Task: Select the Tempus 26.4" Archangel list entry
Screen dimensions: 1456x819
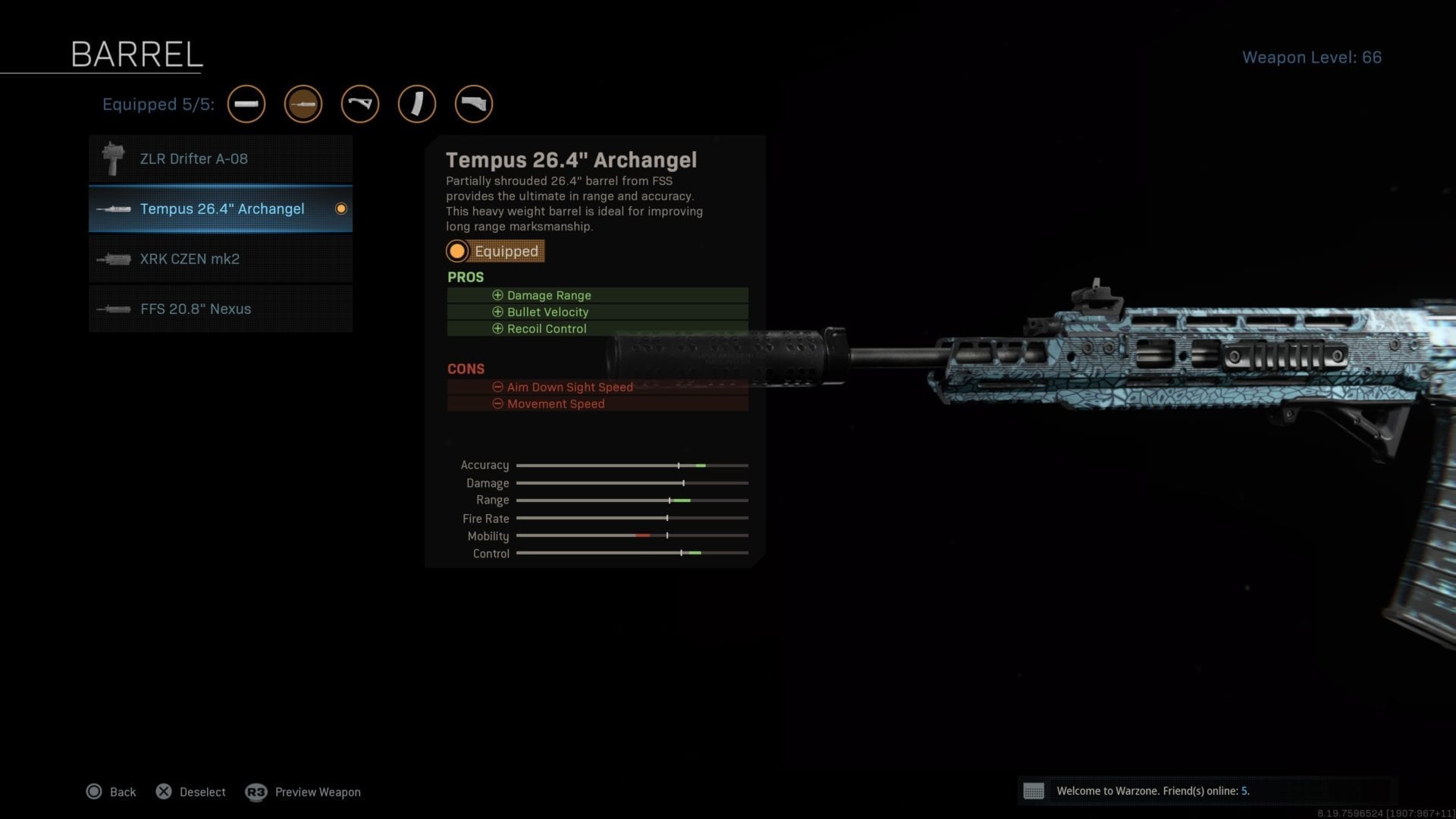Action: 220,209
